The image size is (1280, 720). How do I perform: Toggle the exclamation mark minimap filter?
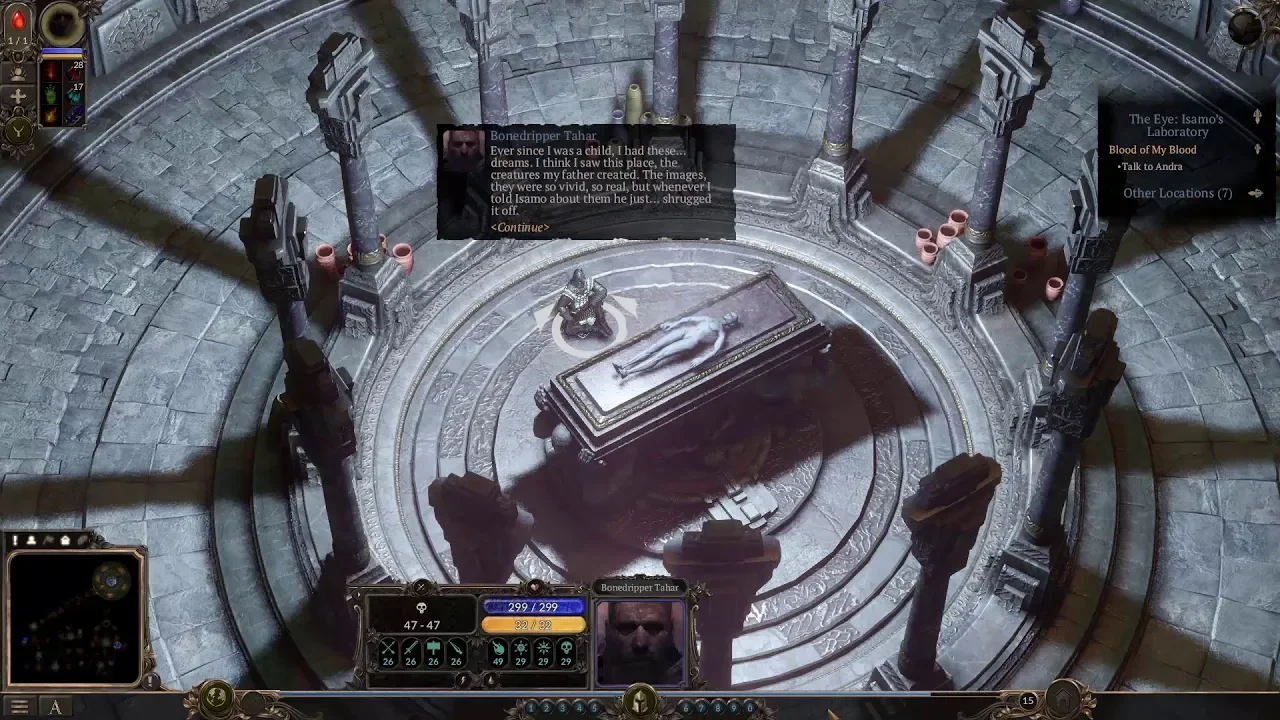coord(16,540)
